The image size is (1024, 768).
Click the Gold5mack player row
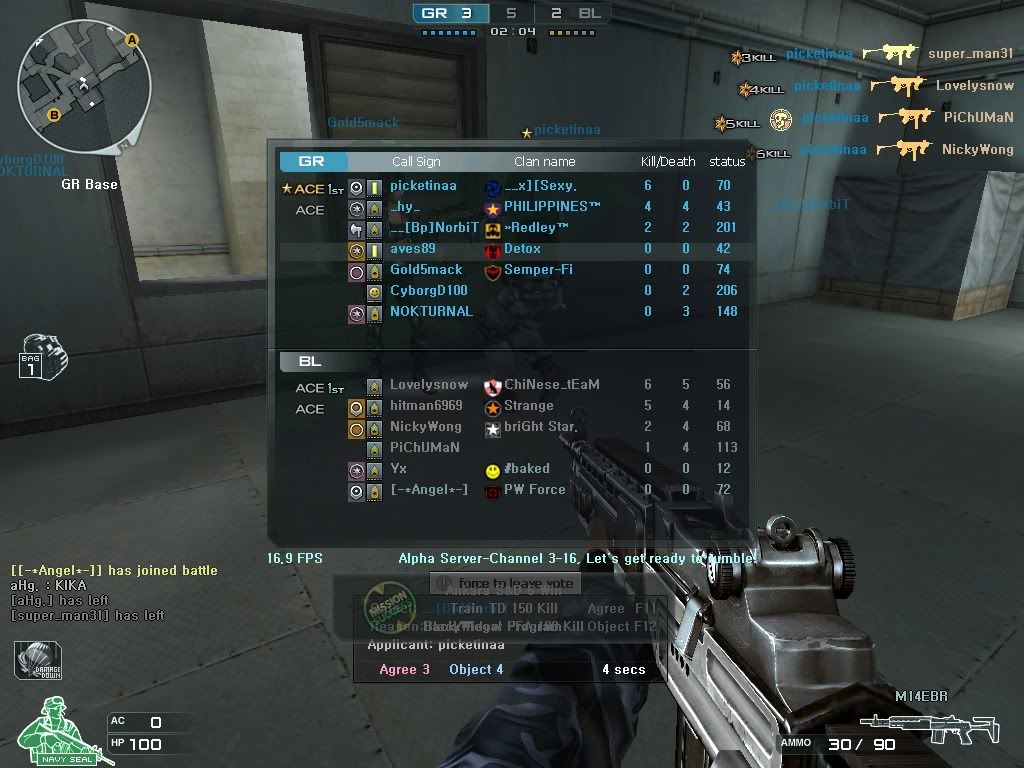[x=426, y=270]
